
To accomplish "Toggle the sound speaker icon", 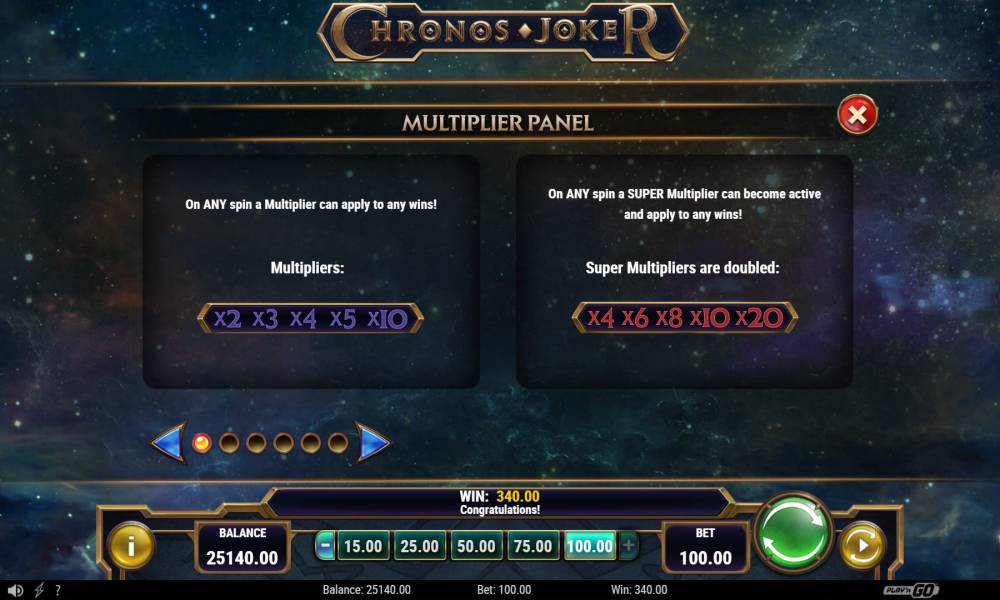I will (15, 590).
